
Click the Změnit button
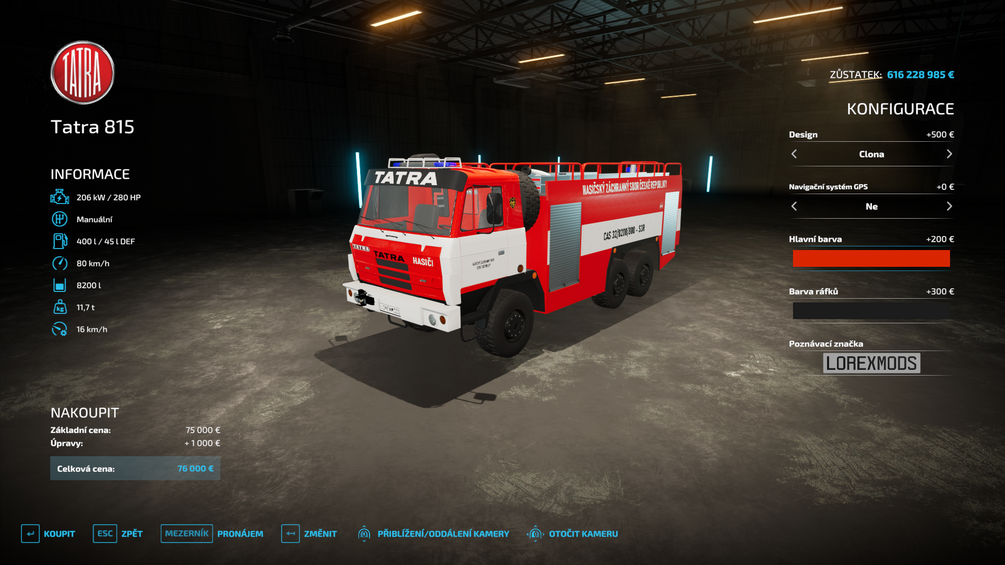(x=308, y=534)
